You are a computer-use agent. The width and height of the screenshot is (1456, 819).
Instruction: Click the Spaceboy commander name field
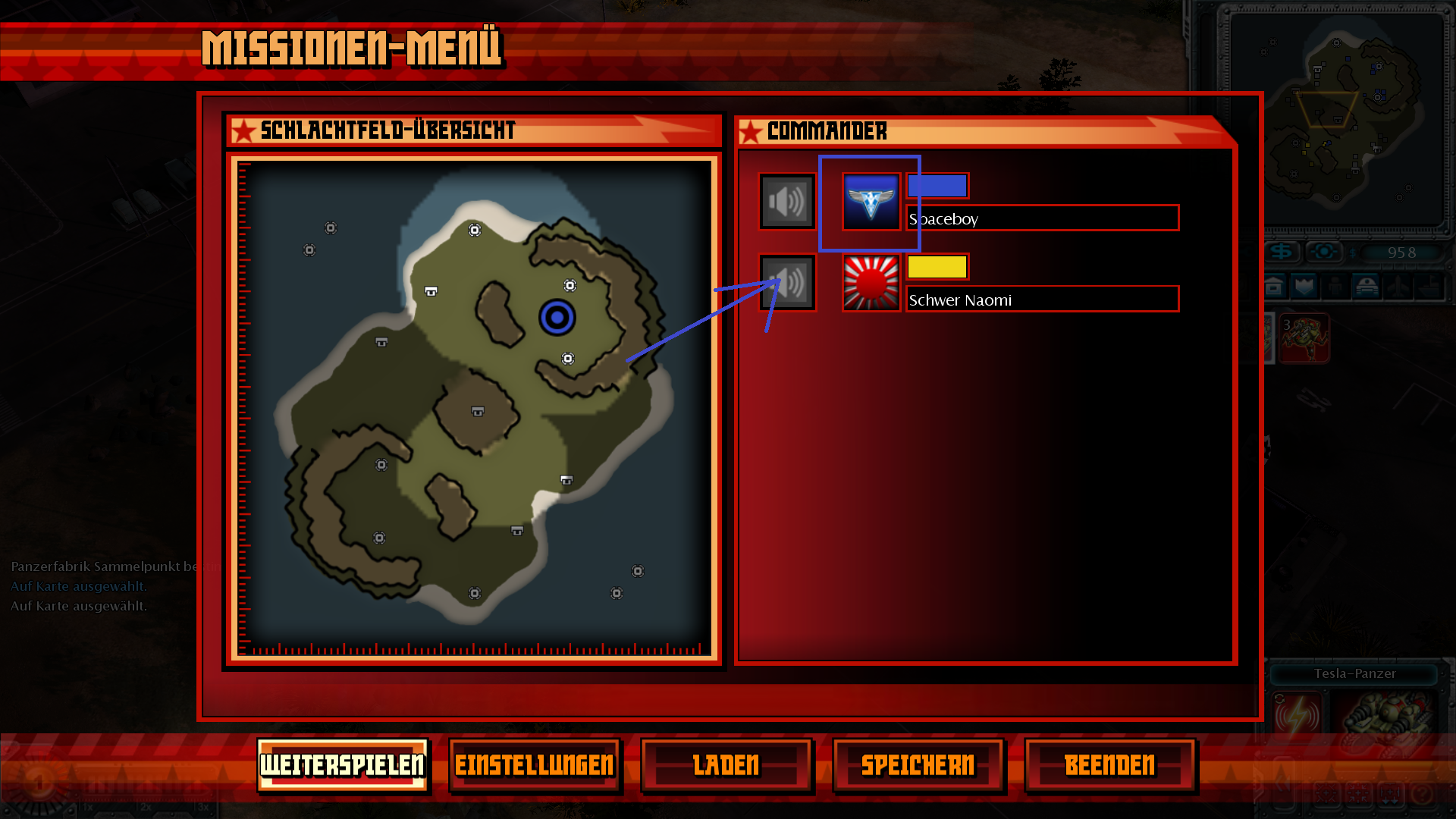click(x=1043, y=218)
